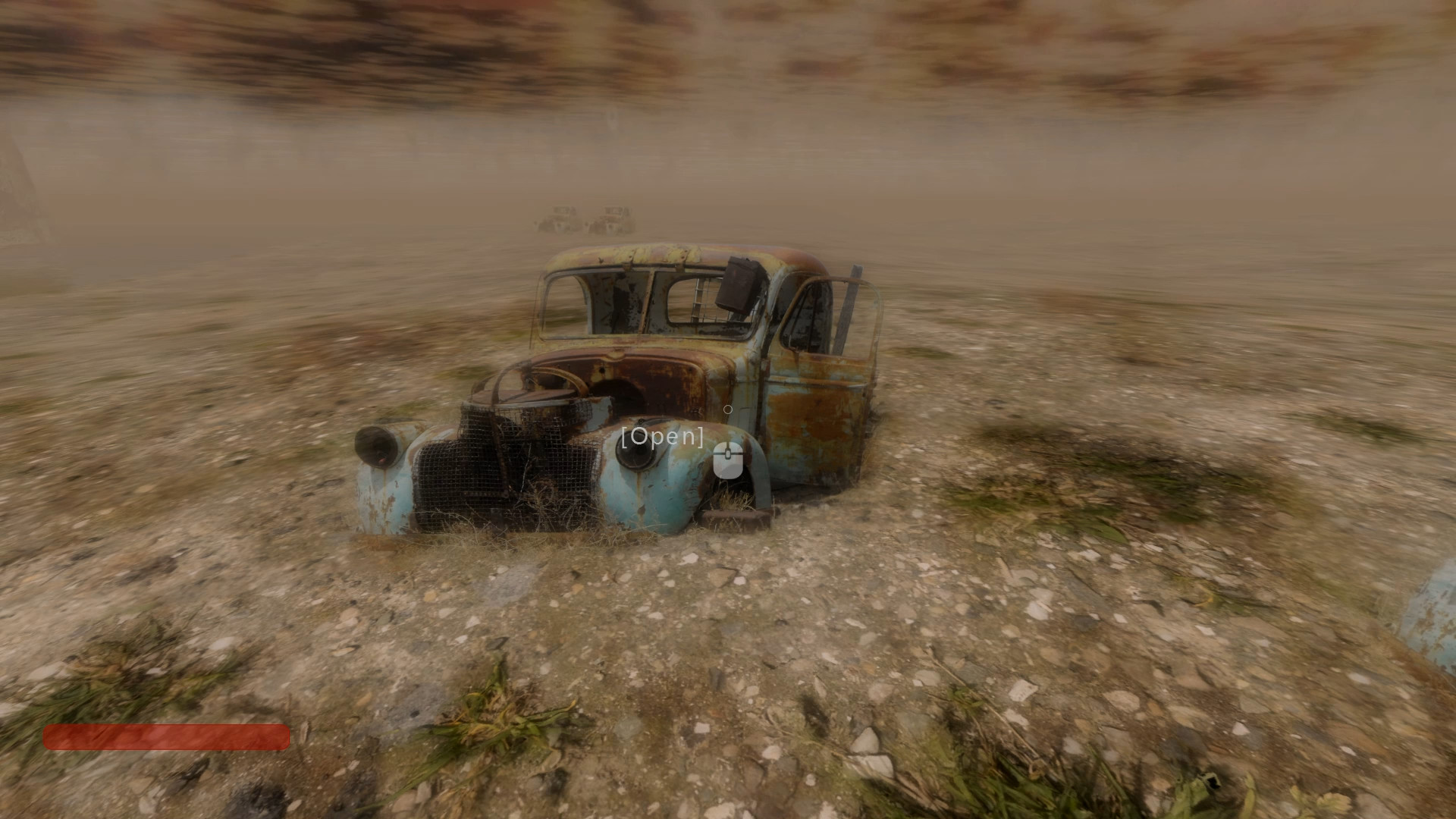Click the small circular crosshair dot
This screenshot has height=819, width=1456.
pos(728,409)
